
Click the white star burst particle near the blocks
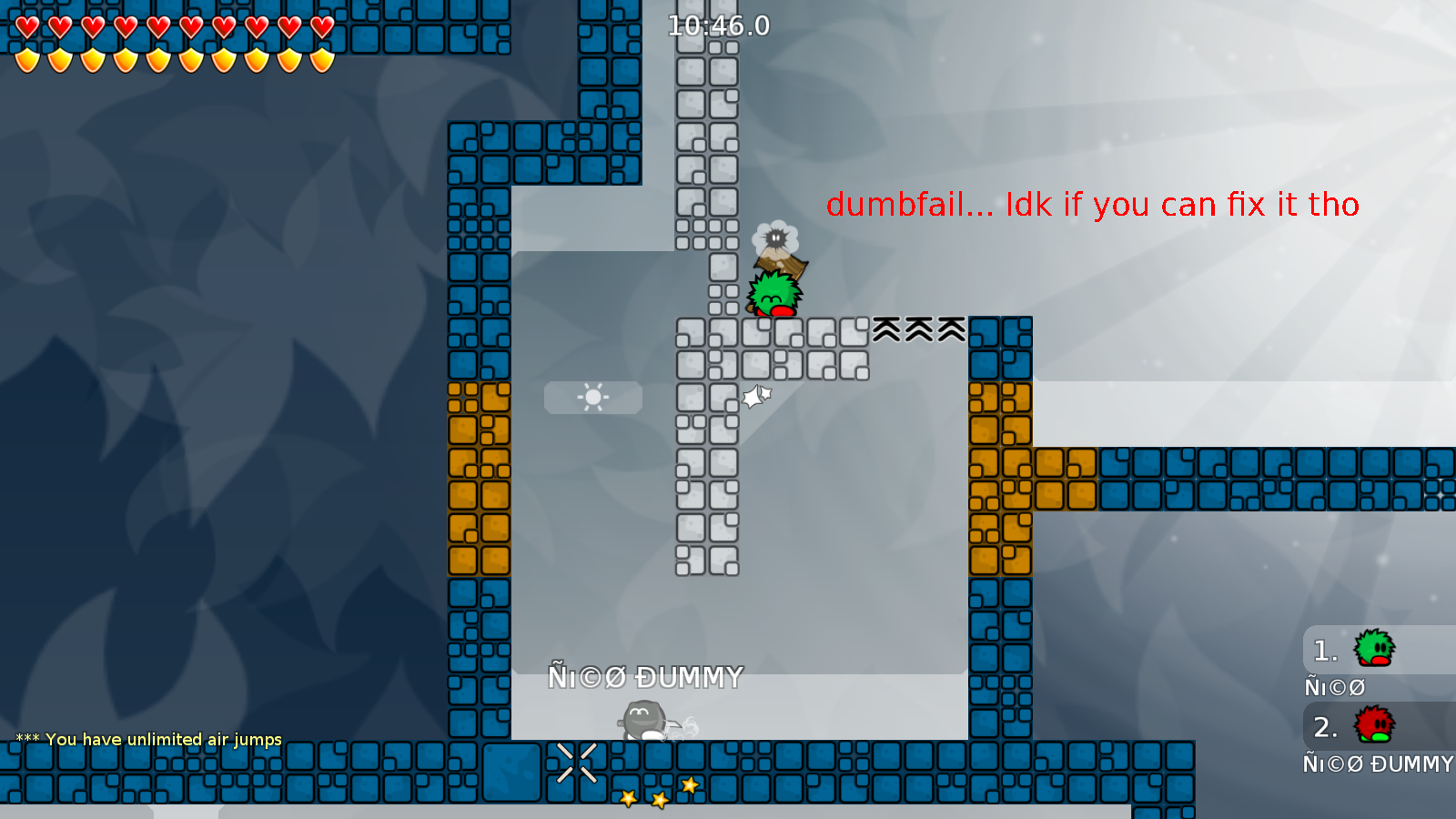click(x=756, y=397)
